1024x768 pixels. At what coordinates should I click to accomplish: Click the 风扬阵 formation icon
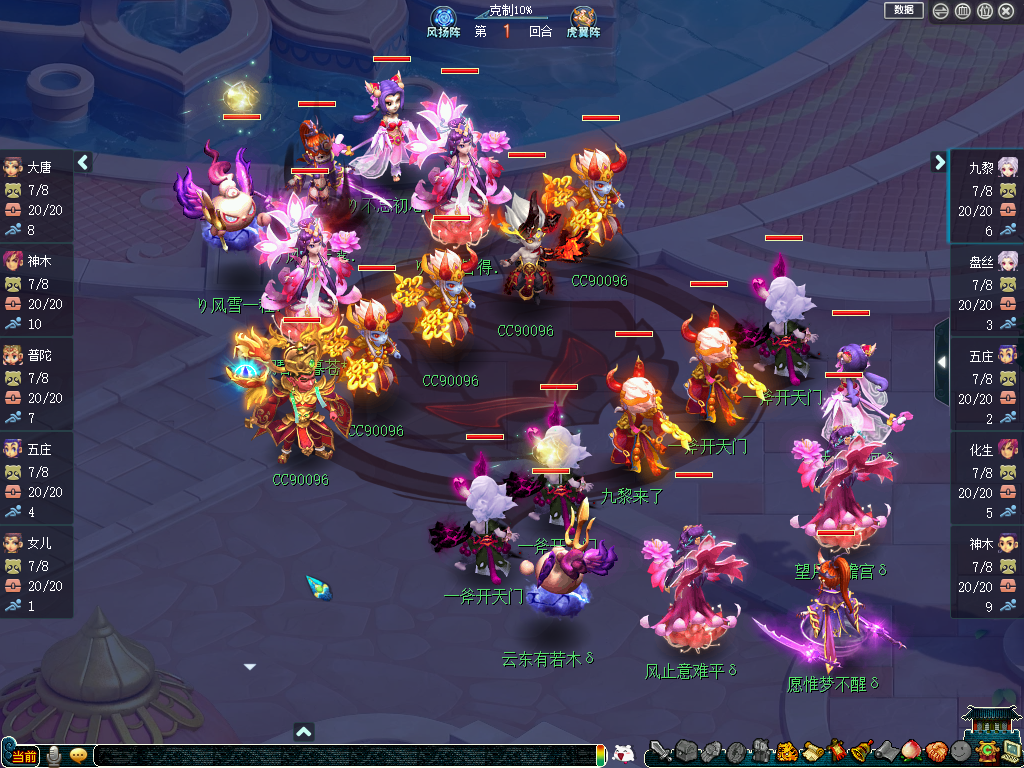[443, 18]
